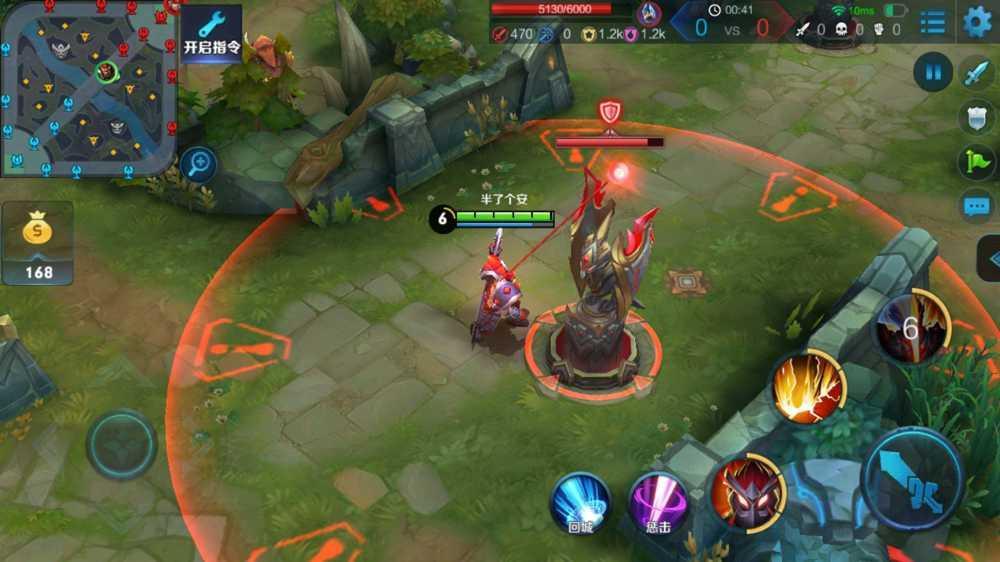Pause the match
This screenshot has width=1000, height=562.
(933, 72)
